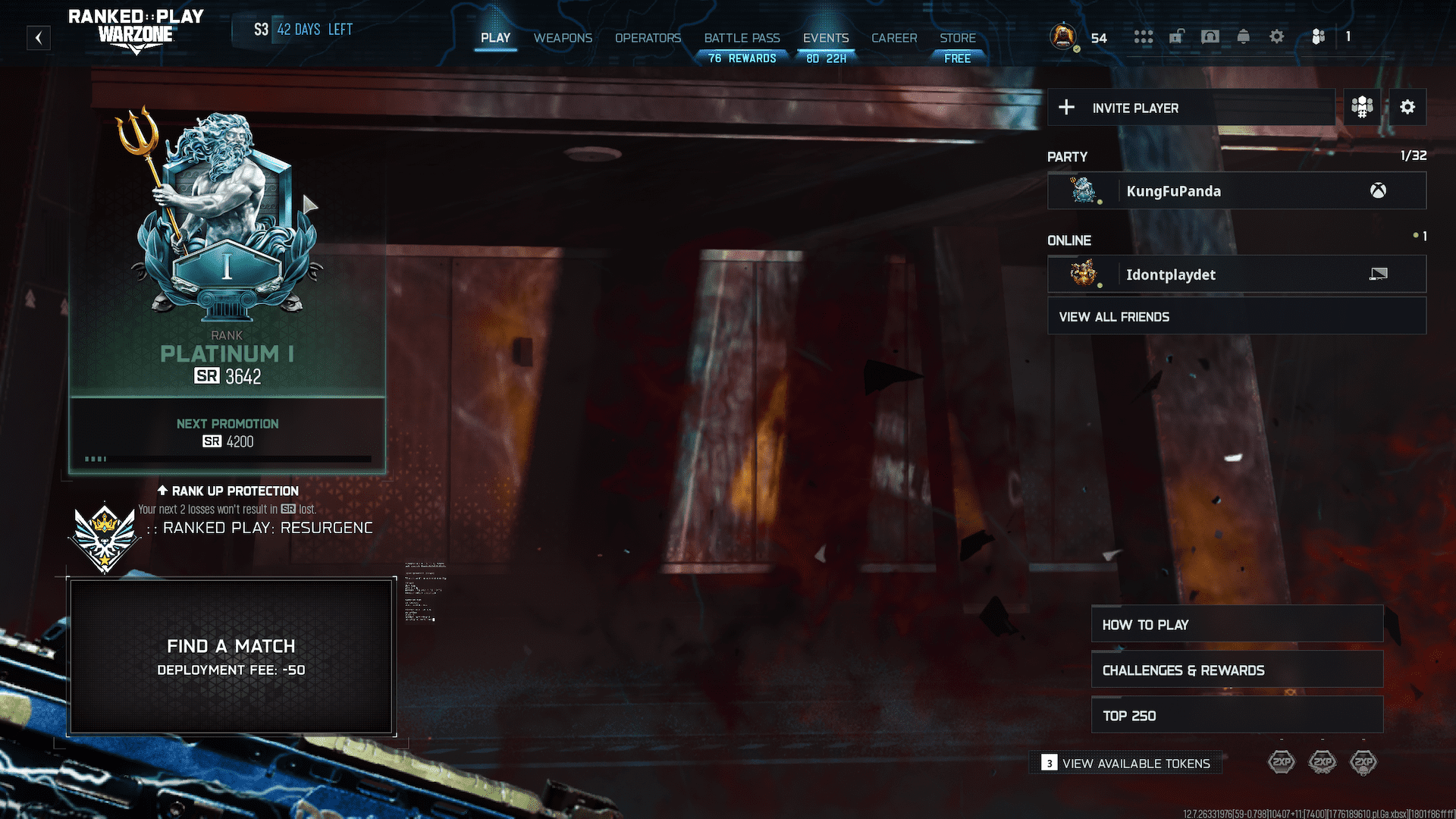The image size is (1456, 819).
Task: Click the squad fill icon beside Invite Player
Action: coord(1361,107)
